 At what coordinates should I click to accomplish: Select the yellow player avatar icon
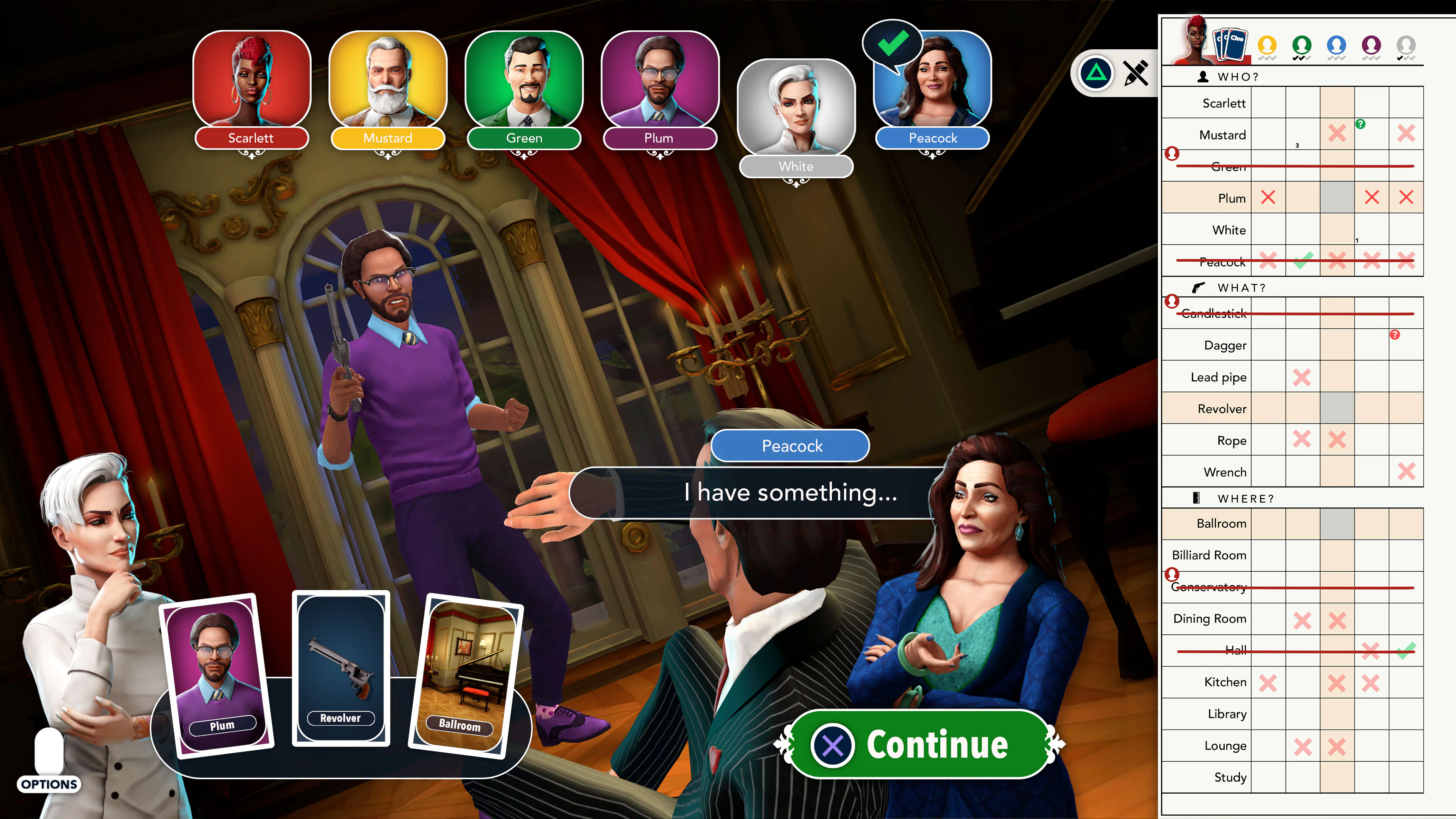tap(1268, 45)
